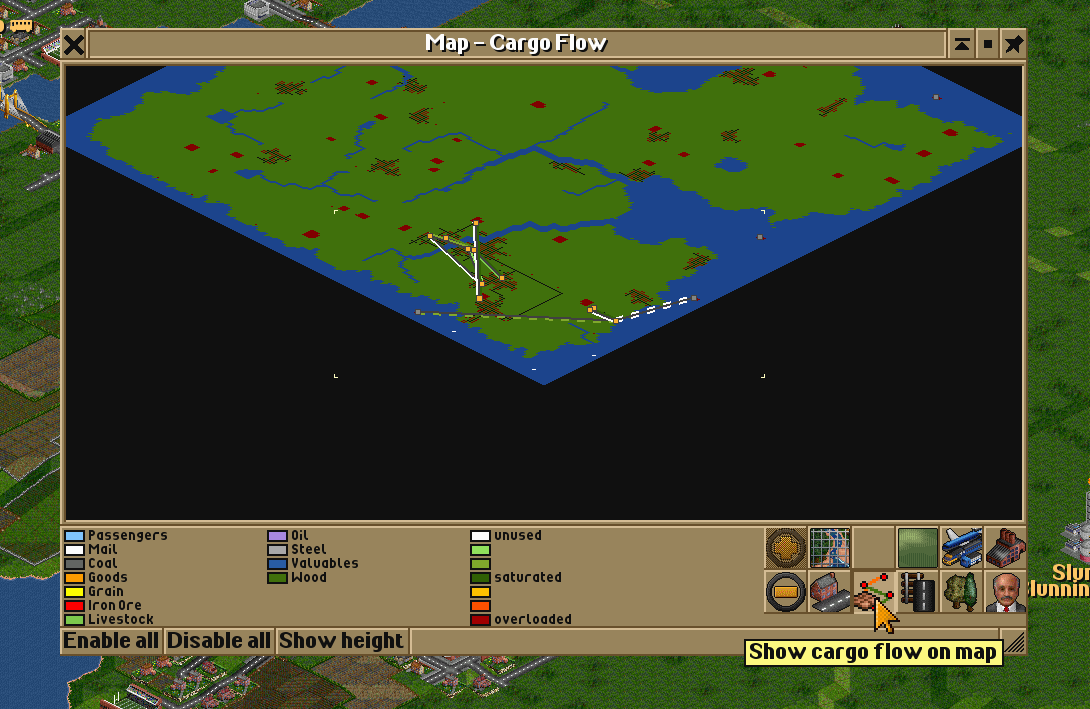Toggle the Mail cargo legend entry
Image resolution: width=1090 pixels, height=709 pixels.
point(102,550)
